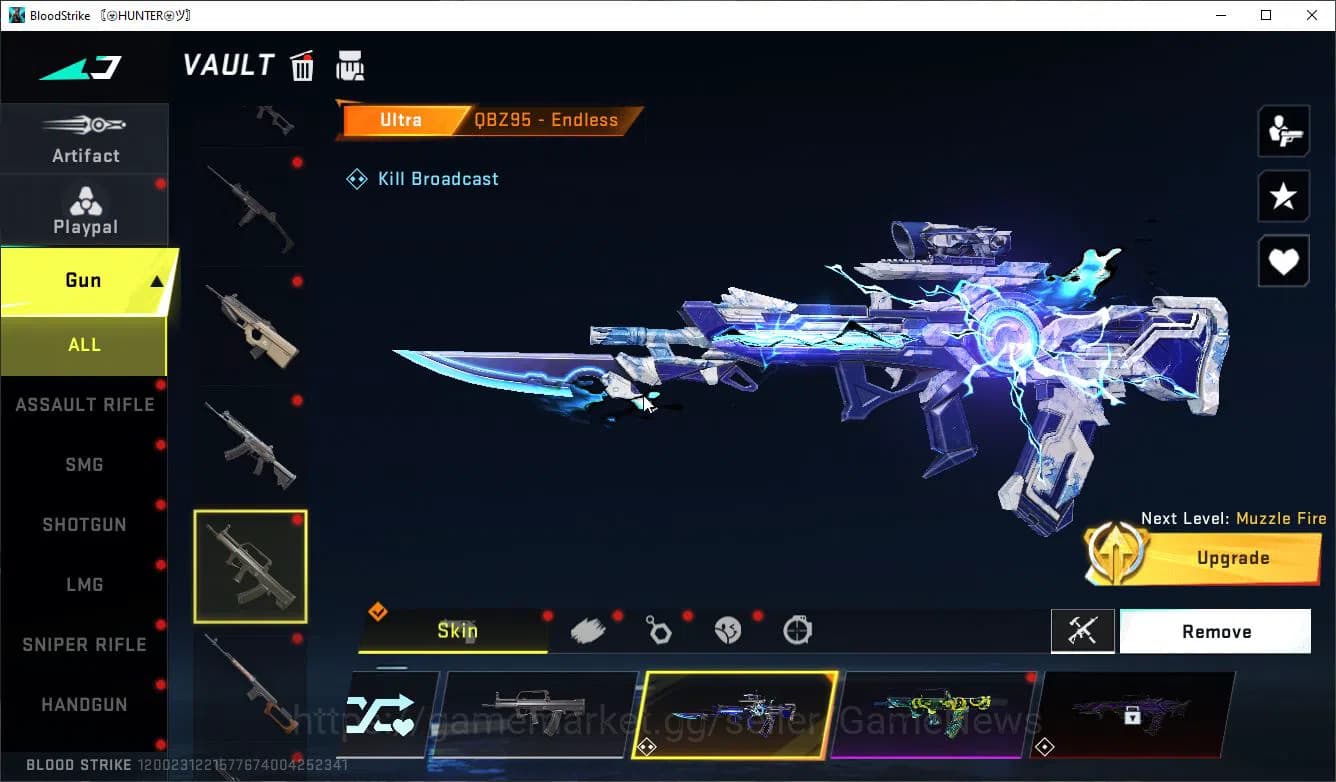Screen dimensions: 1336x782
Task: Open the weapon charm attachment icon
Action: tap(659, 629)
